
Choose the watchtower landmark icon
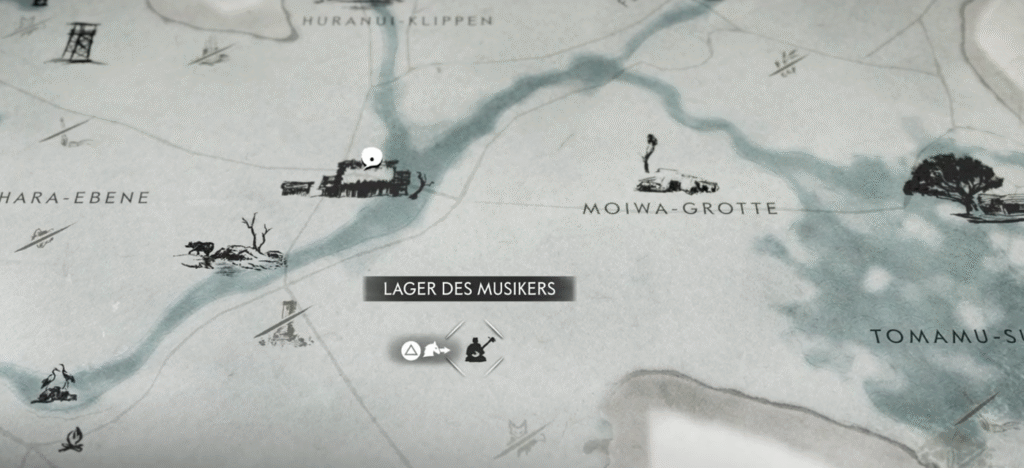point(79,40)
